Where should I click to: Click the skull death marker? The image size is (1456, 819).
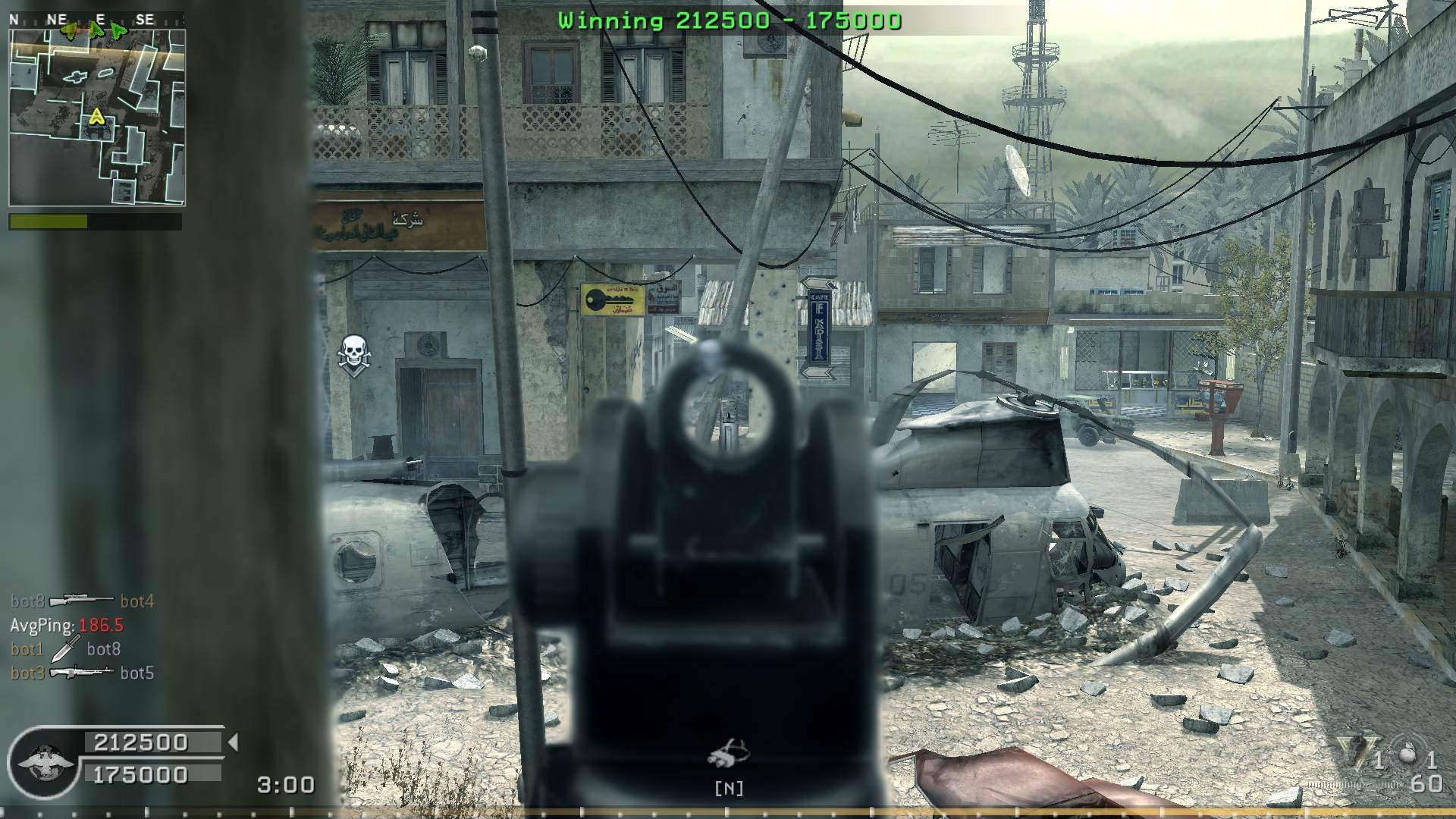(353, 353)
